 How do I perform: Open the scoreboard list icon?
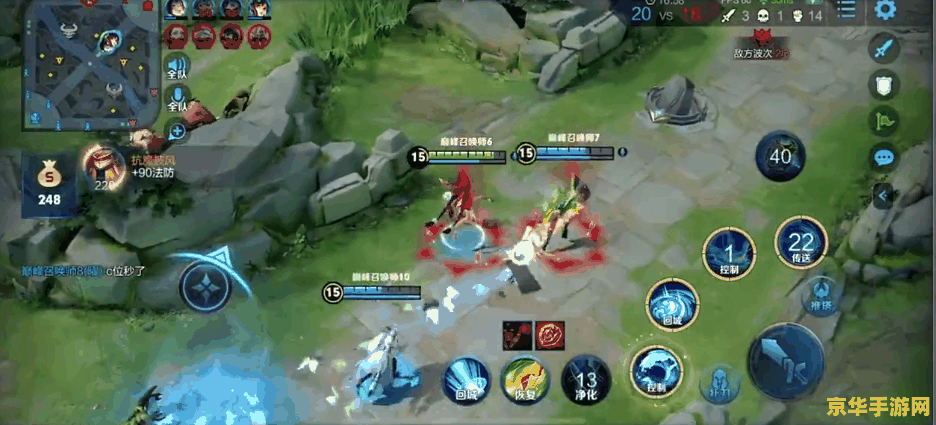[847, 11]
